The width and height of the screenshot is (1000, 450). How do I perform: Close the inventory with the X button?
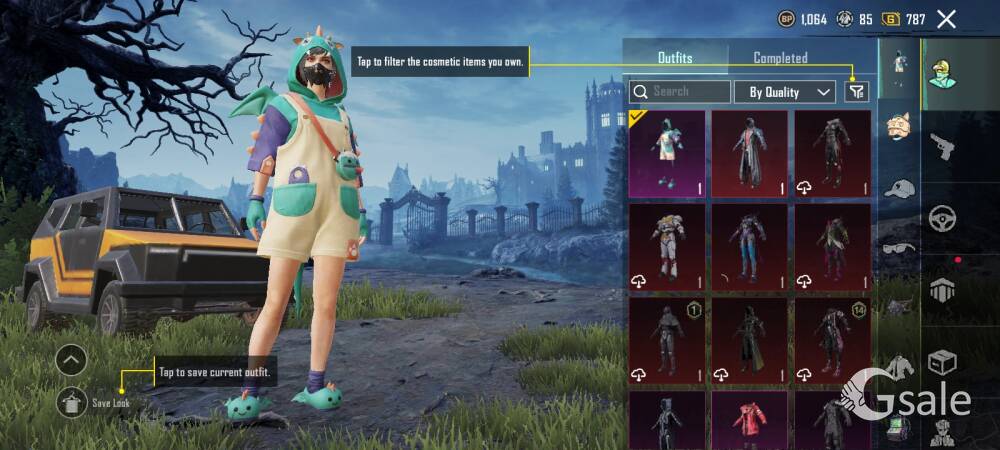[946, 18]
